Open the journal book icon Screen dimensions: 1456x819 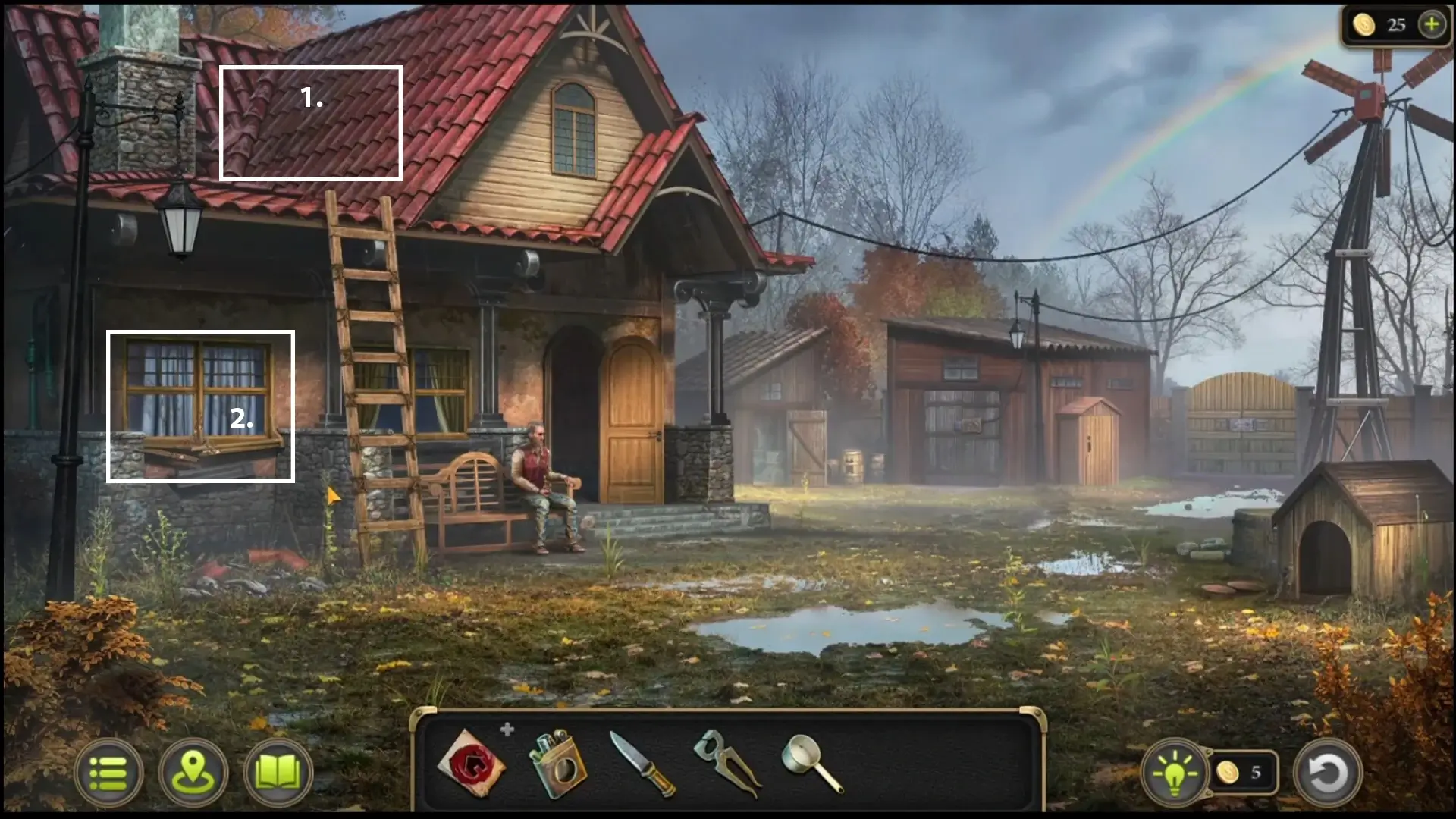tap(278, 773)
